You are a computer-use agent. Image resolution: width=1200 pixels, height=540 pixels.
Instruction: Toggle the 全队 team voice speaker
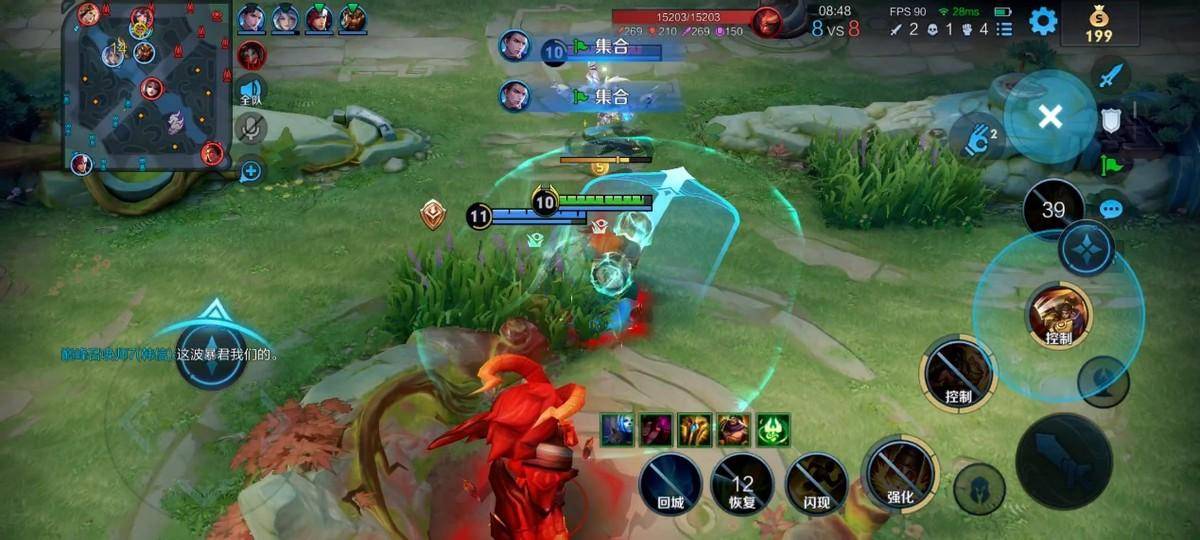(250, 92)
